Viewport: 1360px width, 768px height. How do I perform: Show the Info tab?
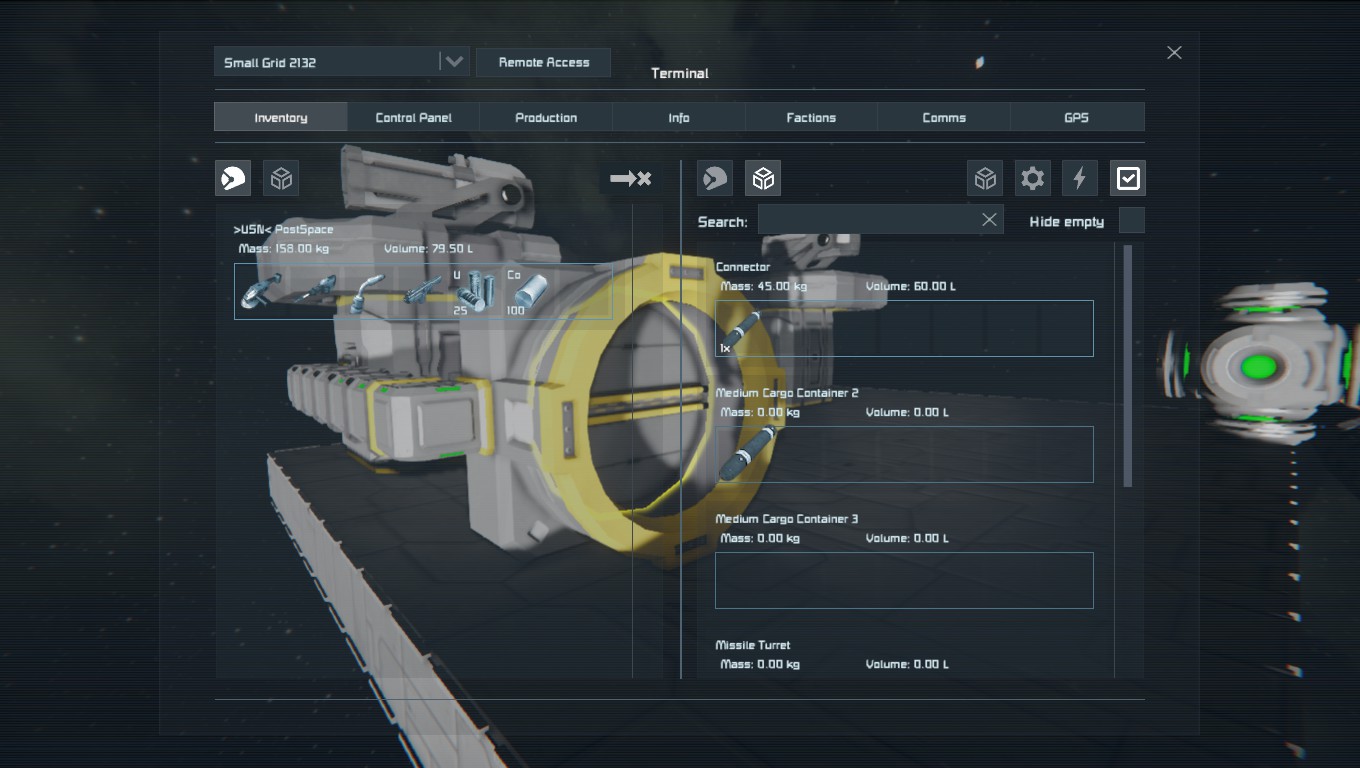(x=679, y=117)
